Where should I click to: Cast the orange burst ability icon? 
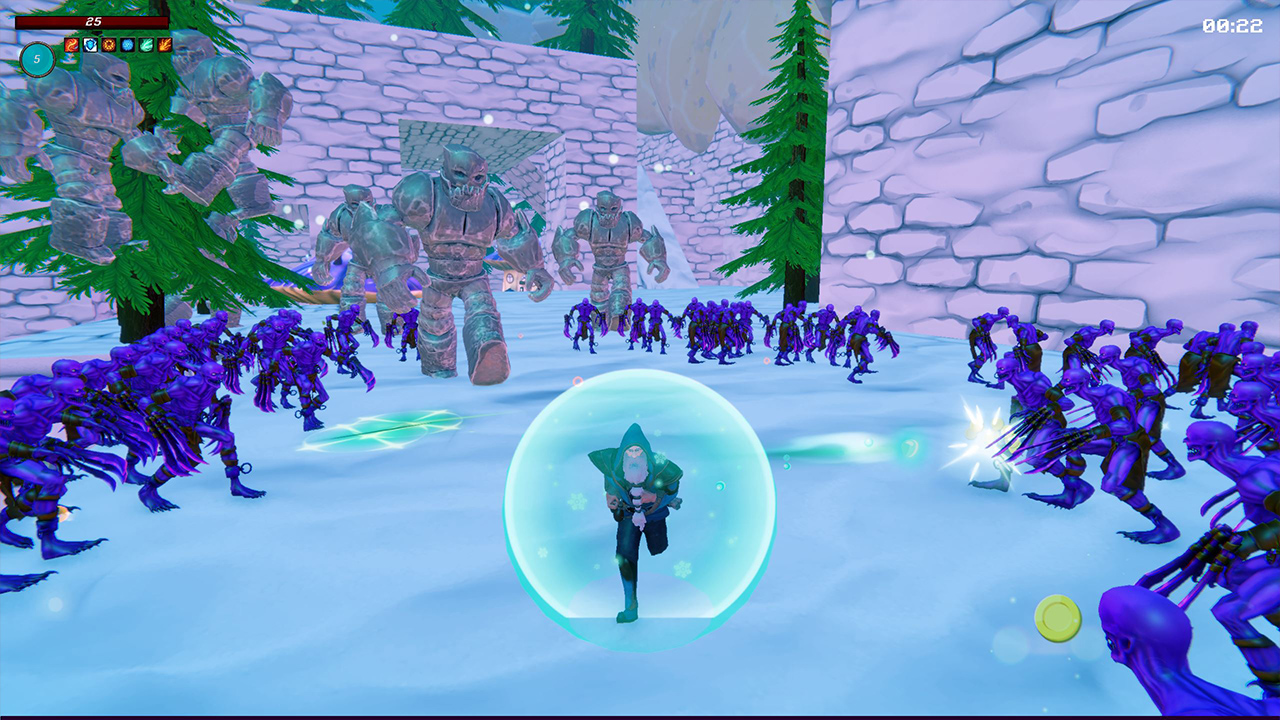163,45
